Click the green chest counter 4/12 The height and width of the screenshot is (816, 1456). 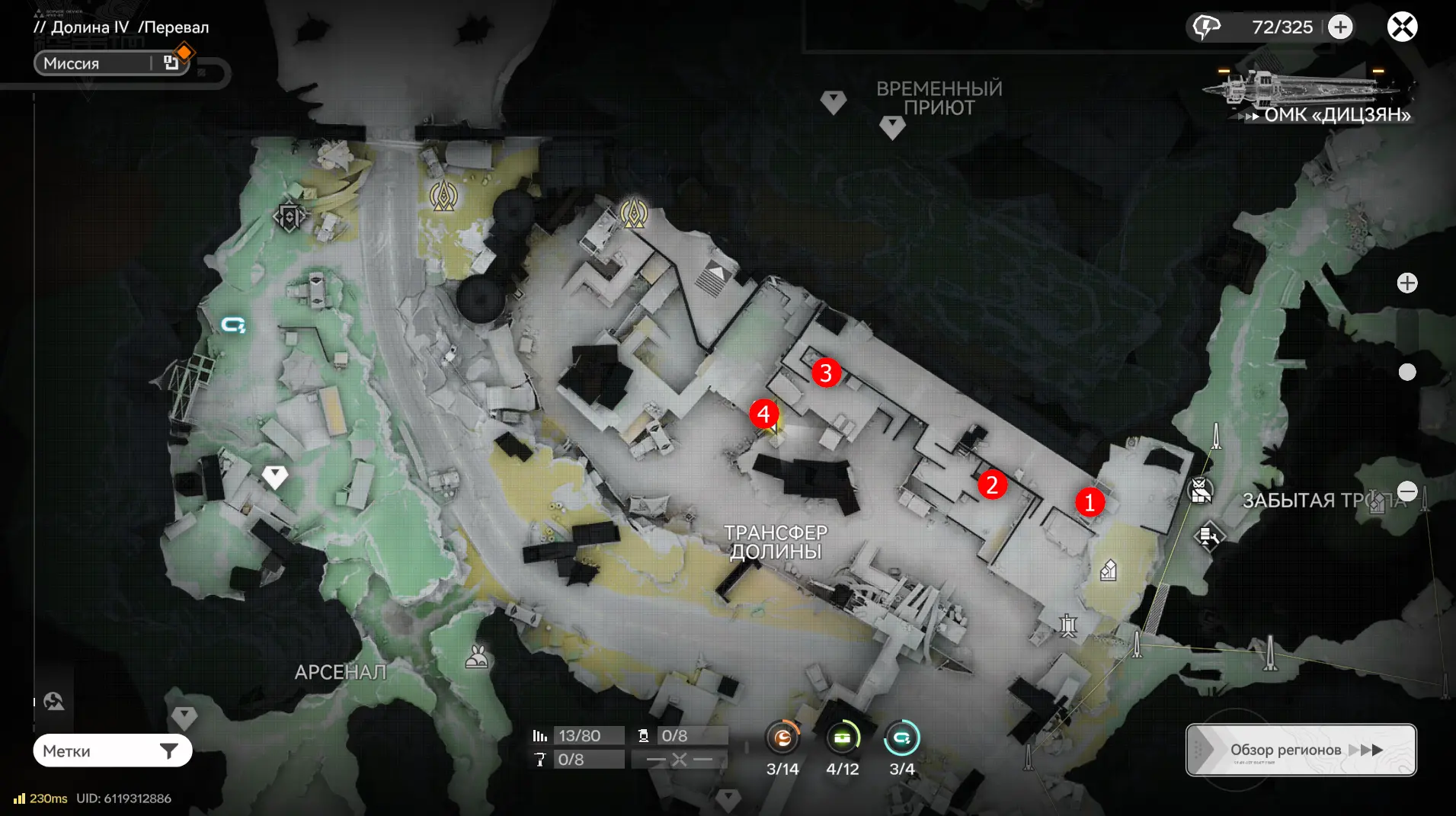point(842,738)
